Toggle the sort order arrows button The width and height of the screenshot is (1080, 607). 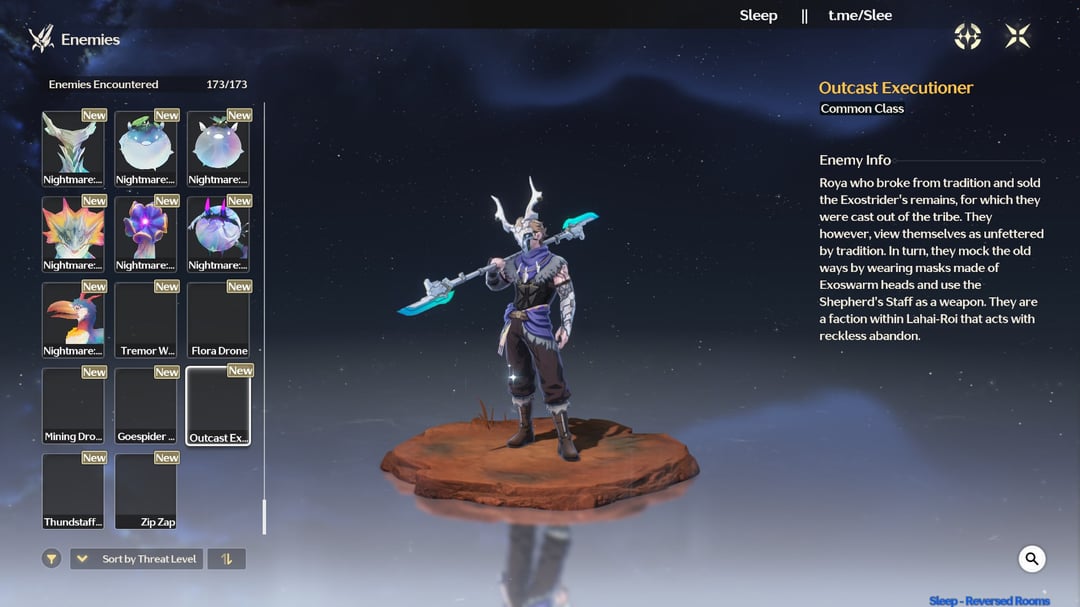pyautogui.click(x=226, y=559)
